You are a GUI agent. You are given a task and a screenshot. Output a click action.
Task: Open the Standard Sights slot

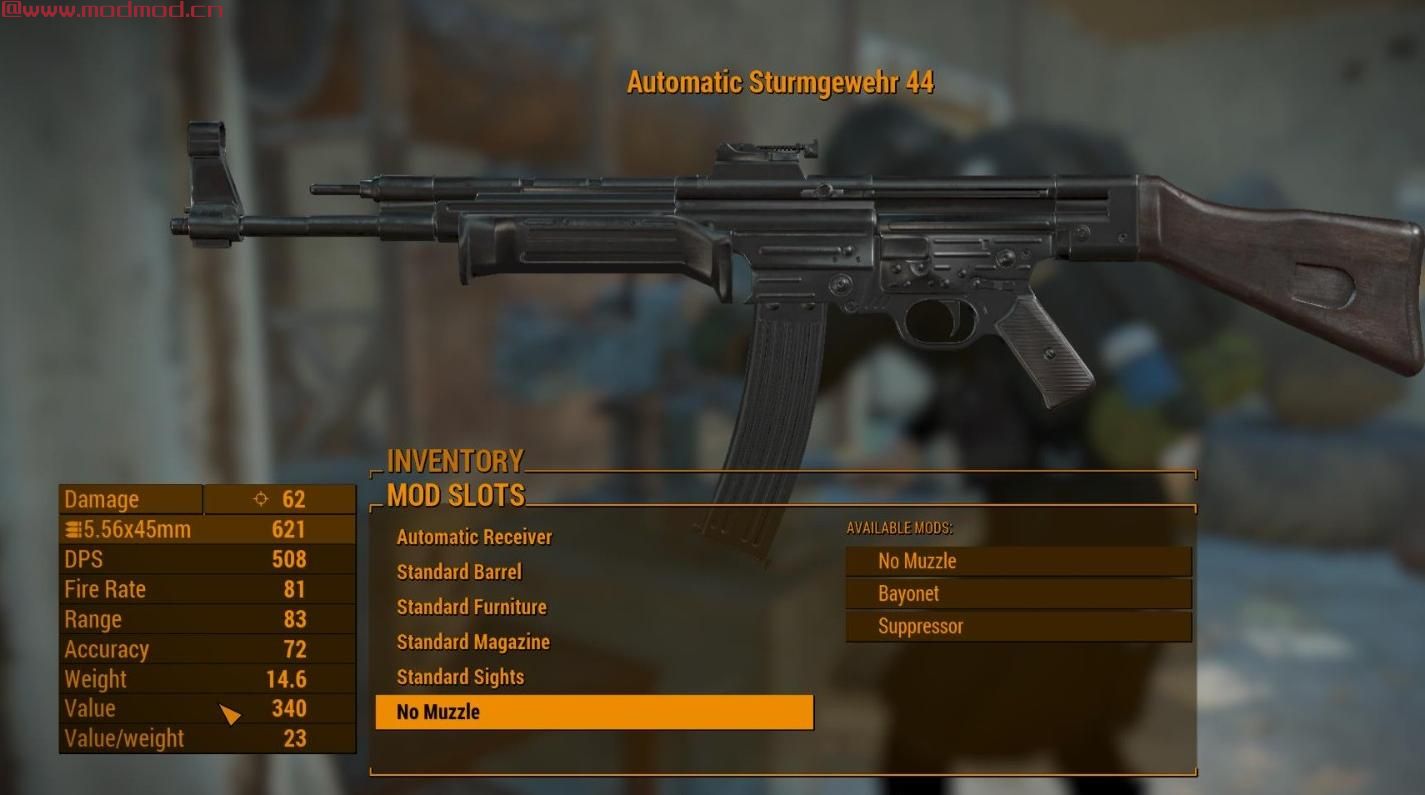click(460, 677)
